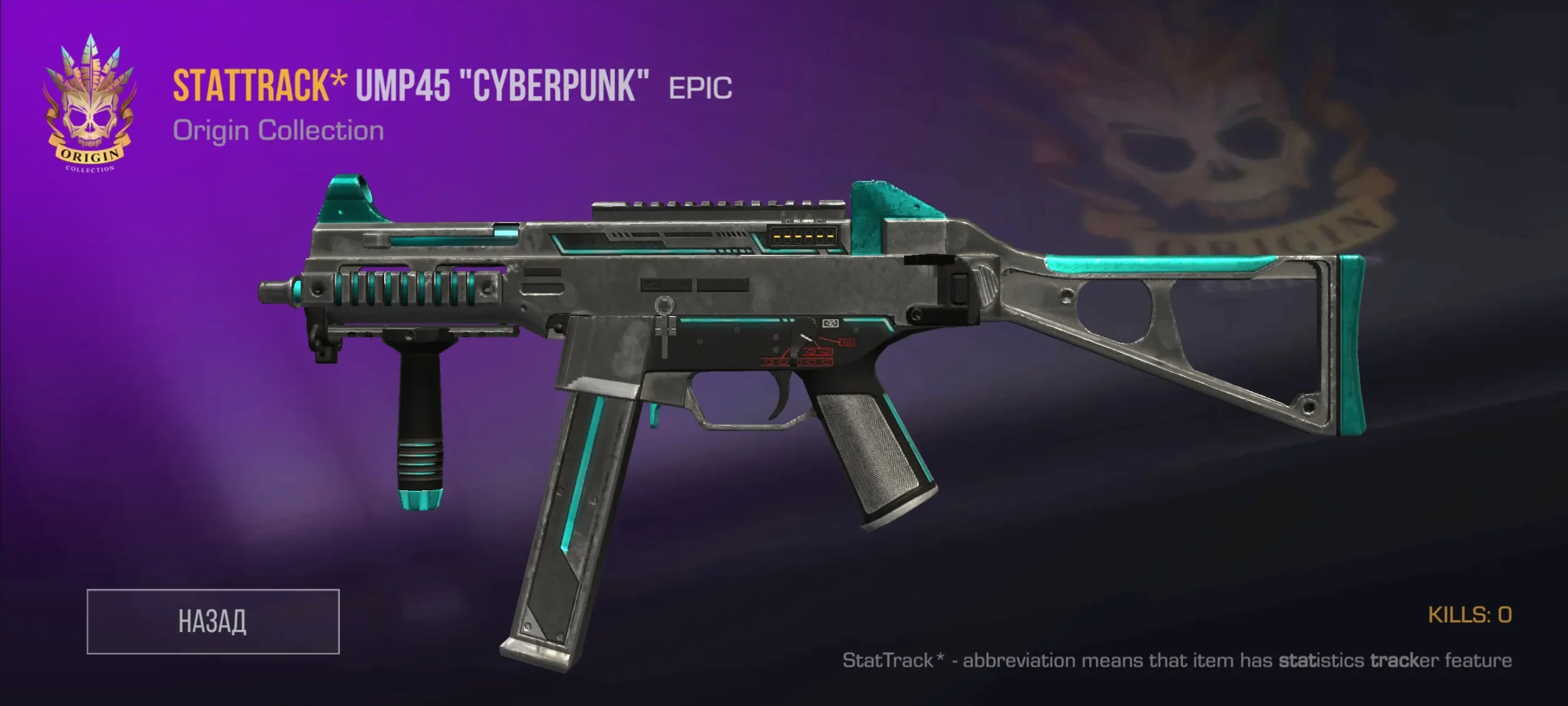Viewport: 1568px width, 706px height.
Task: Click the НАЗАД back button
Action: [x=213, y=621]
